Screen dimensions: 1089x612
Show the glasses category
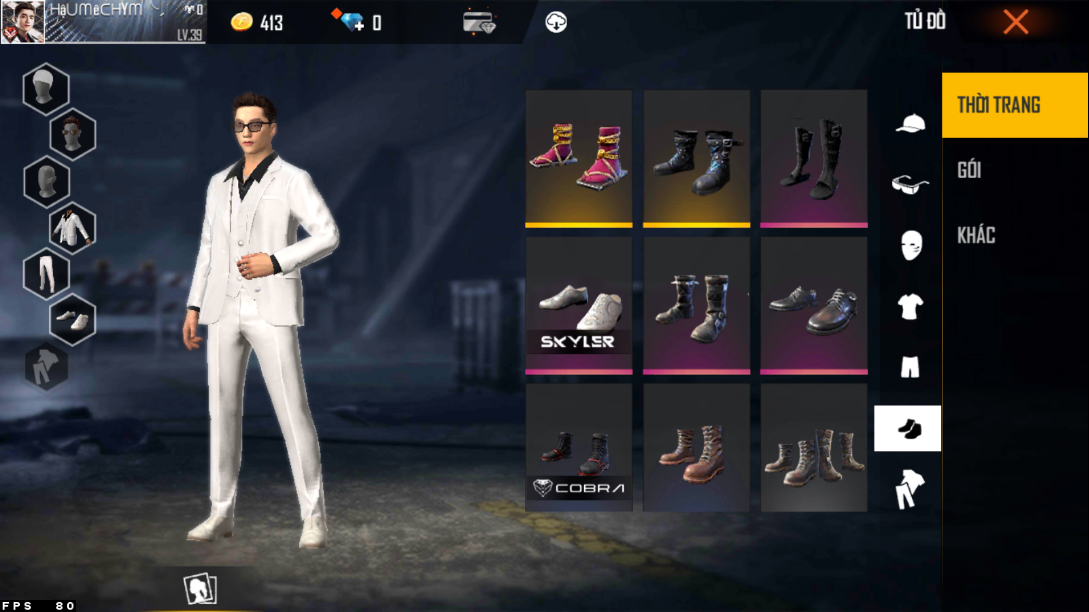909,184
